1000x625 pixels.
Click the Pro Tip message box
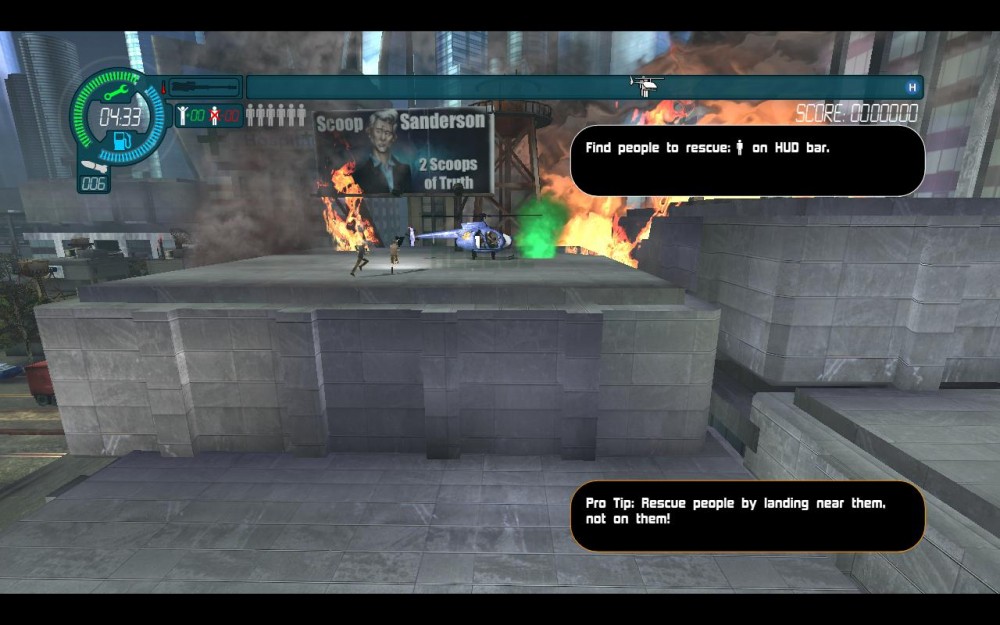[x=746, y=516]
